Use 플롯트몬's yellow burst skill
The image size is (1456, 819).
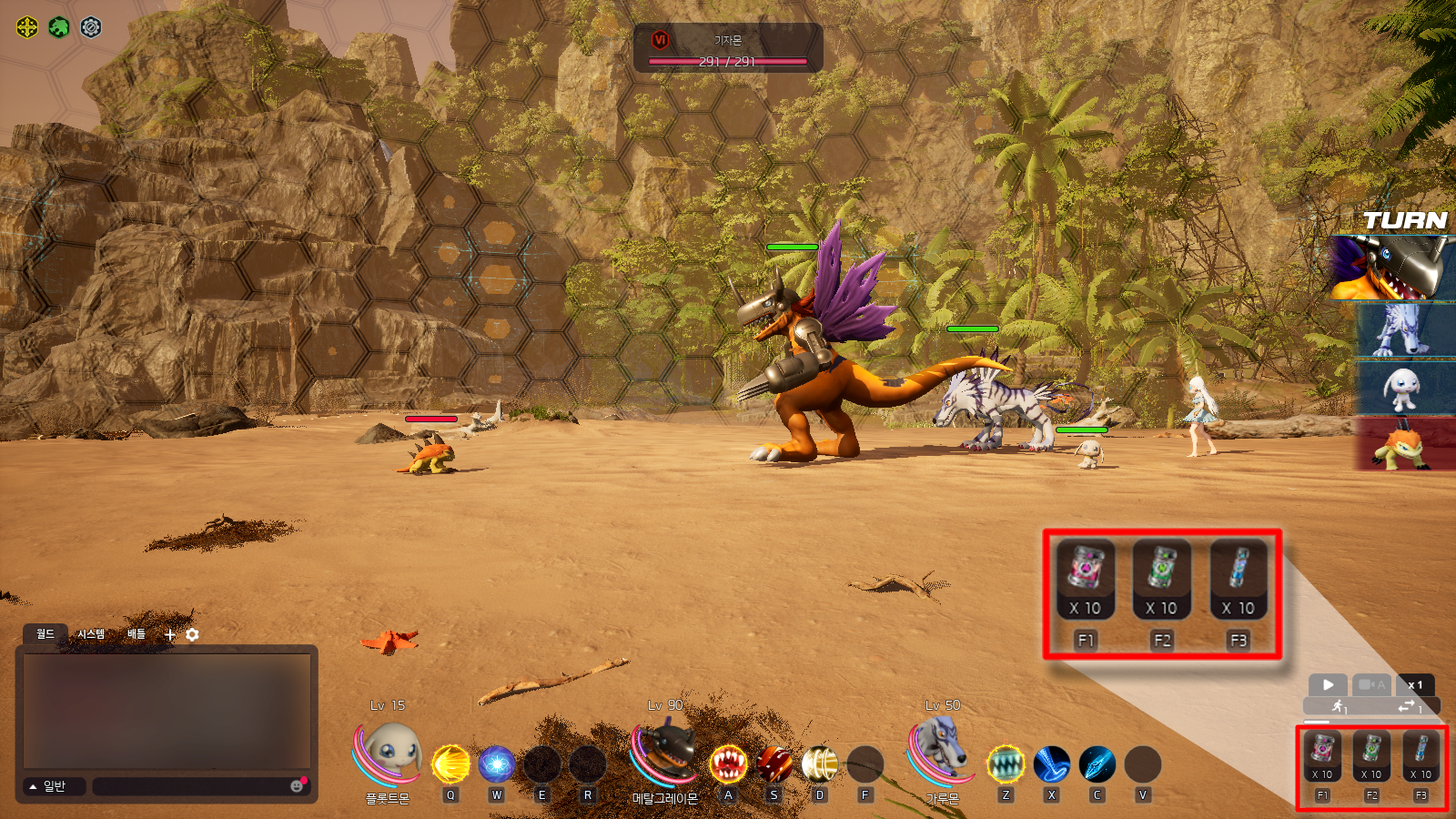pos(450,764)
